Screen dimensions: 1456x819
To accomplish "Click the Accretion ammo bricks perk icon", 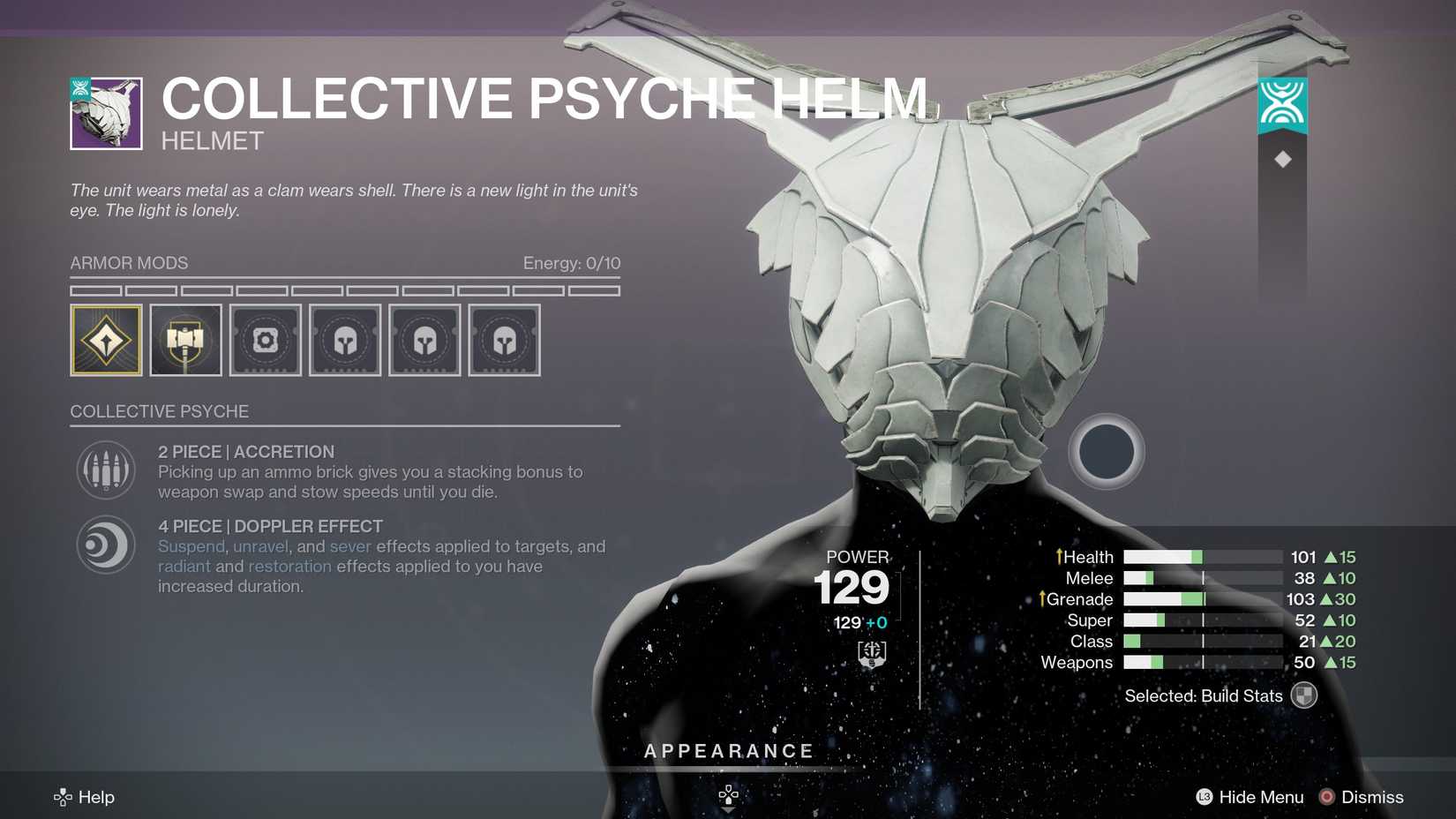I will point(105,469).
